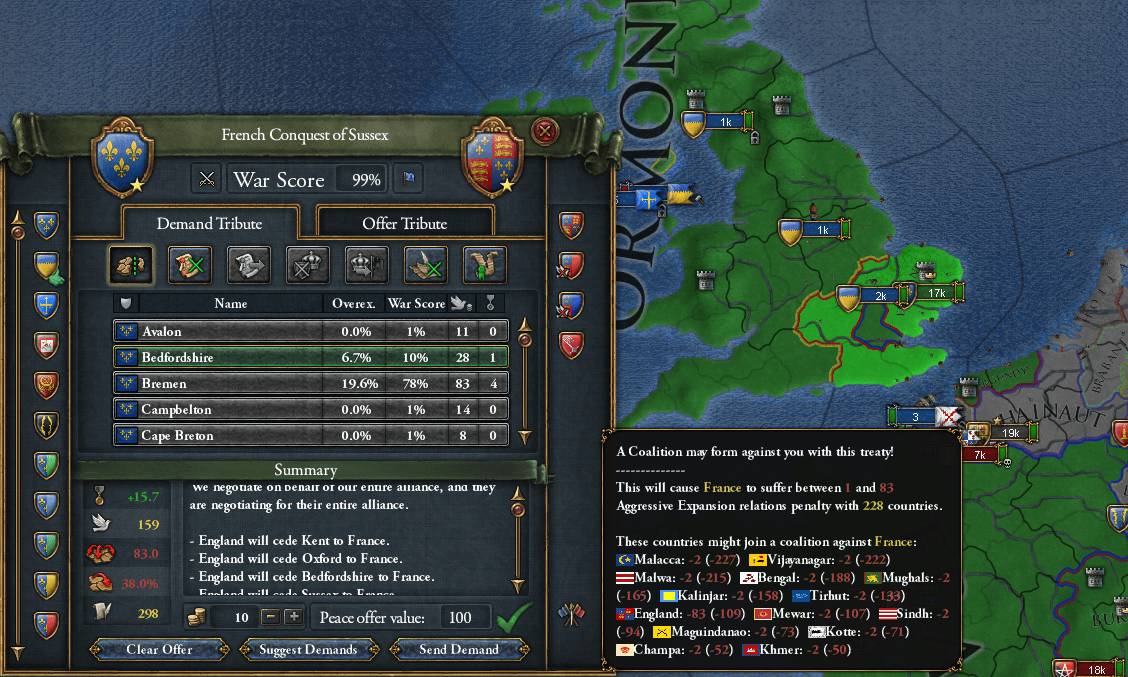This screenshot has height=677, width=1128.
Task: Decrease the gold demand with minus
Action: coord(270,617)
